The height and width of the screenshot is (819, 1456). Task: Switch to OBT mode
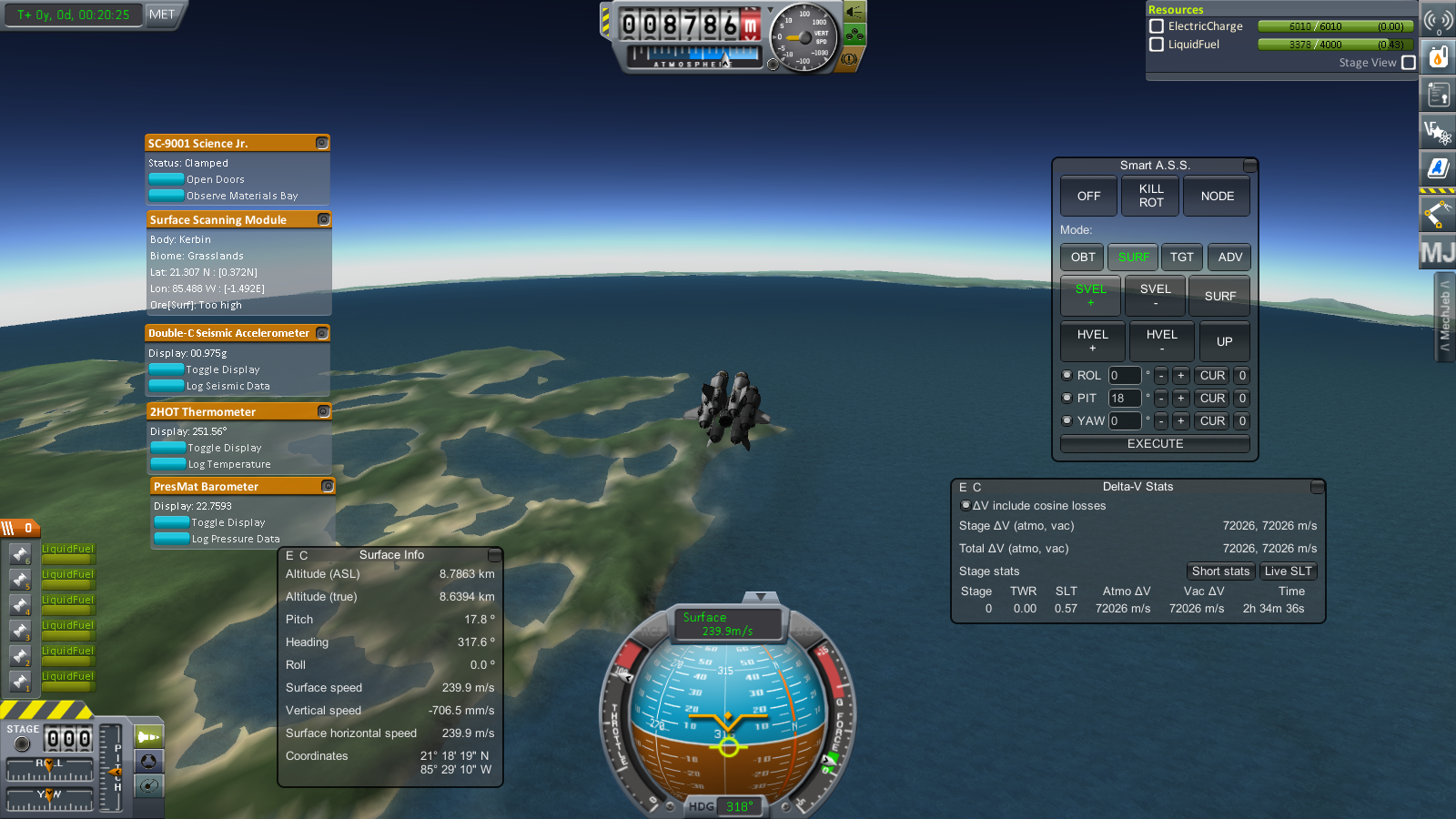[1083, 258]
